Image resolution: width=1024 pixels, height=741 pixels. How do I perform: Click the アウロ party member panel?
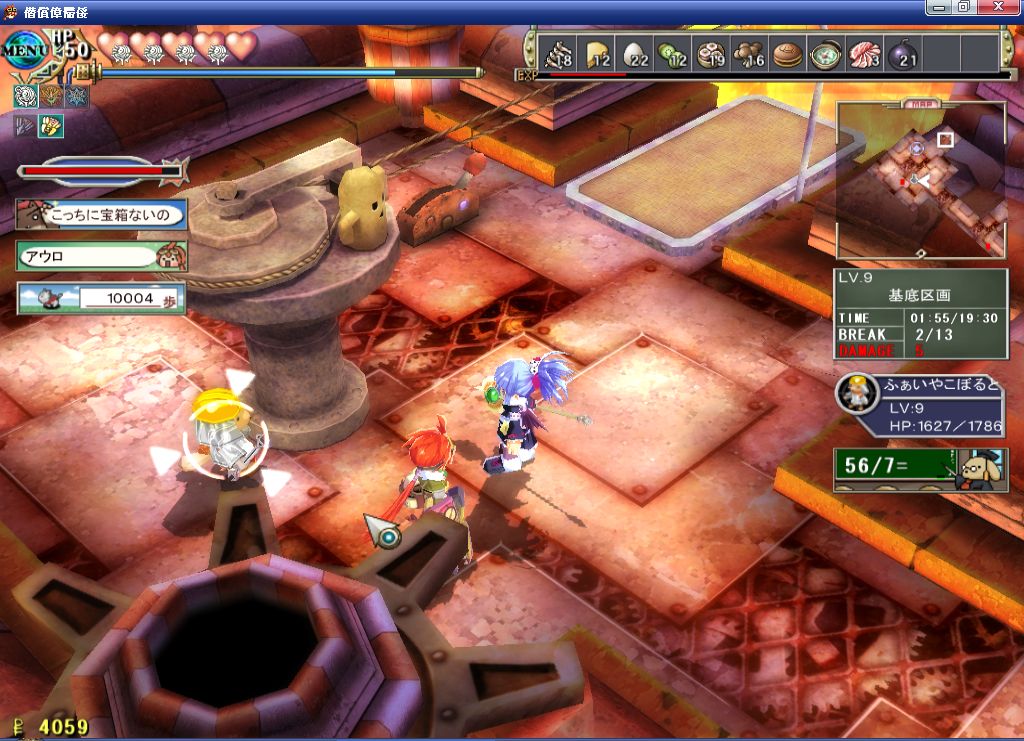point(100,255)
